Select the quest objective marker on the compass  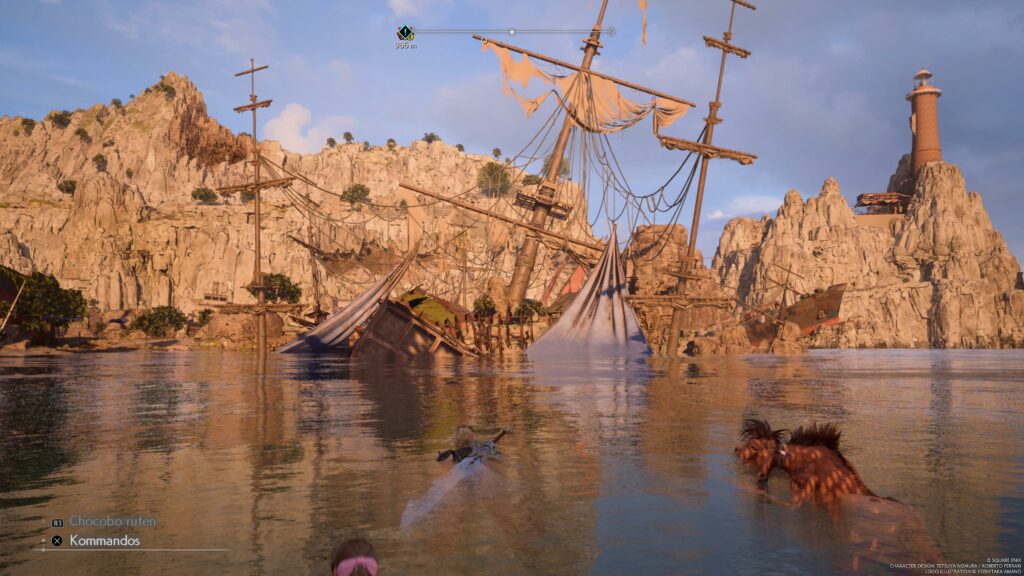click(x=405, y=33)
